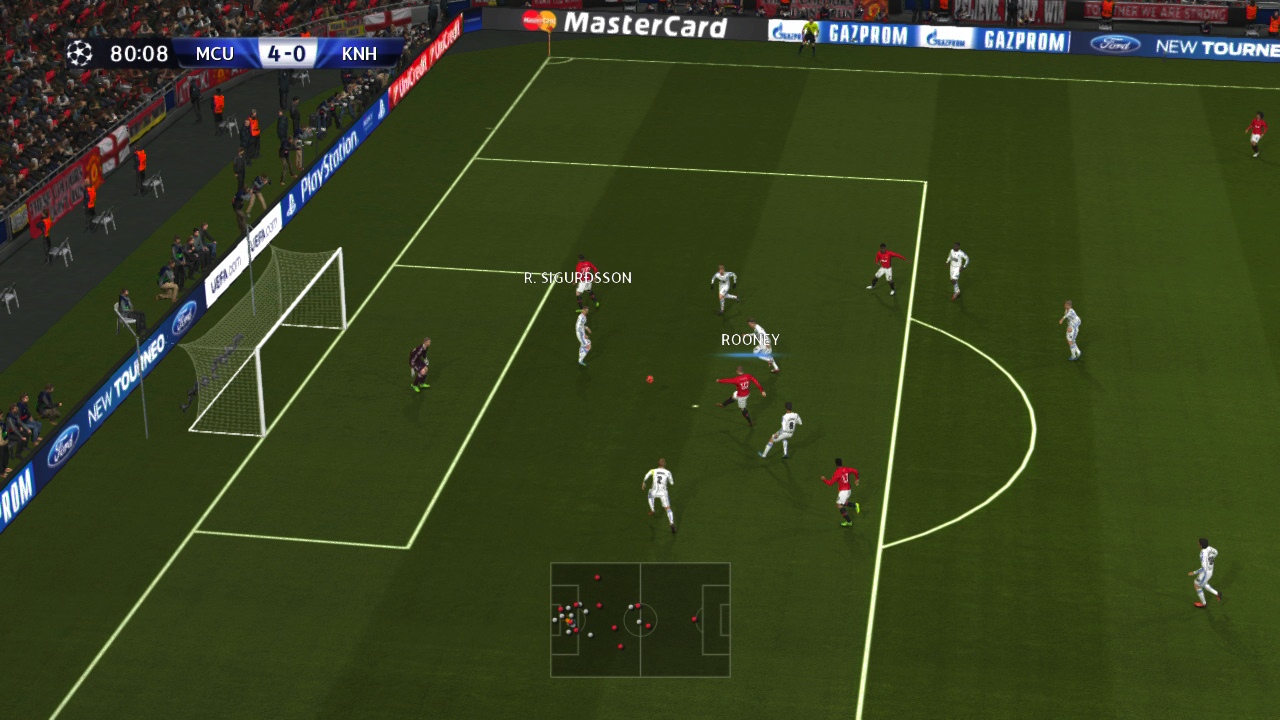Click the orange corner flag
This screenshot has width=1280, height=720.
(x=548, y=33)
